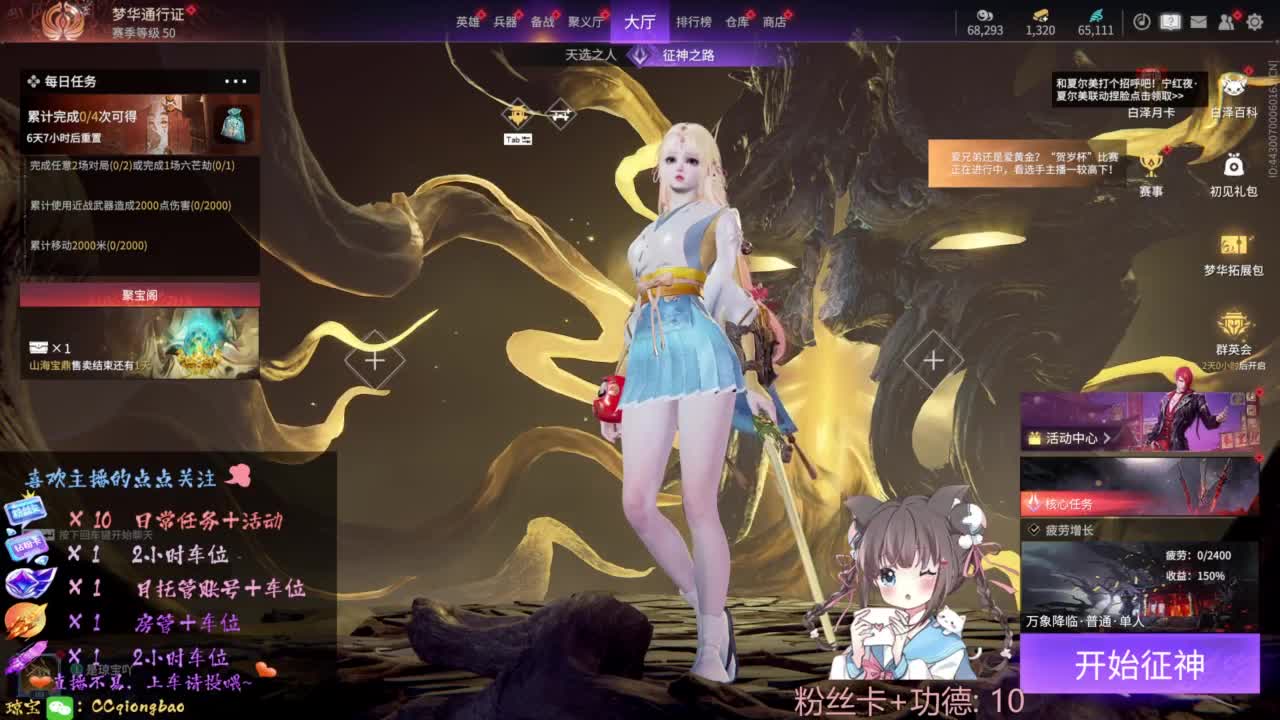Open the 梦华拓展包 expansion pack icon
The width and height of the screenshot is (1280, 720).
click(1232, 250)
